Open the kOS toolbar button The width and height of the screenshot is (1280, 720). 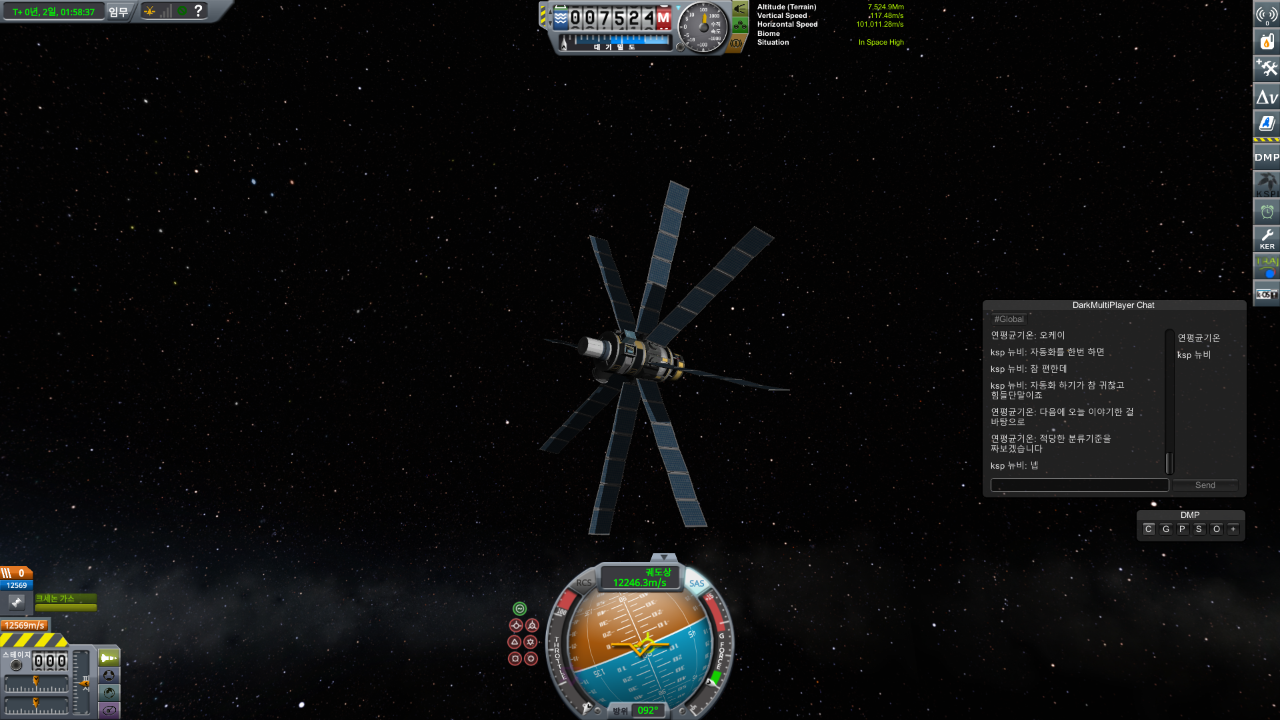pyautogui.click(x=1267, y=294)
